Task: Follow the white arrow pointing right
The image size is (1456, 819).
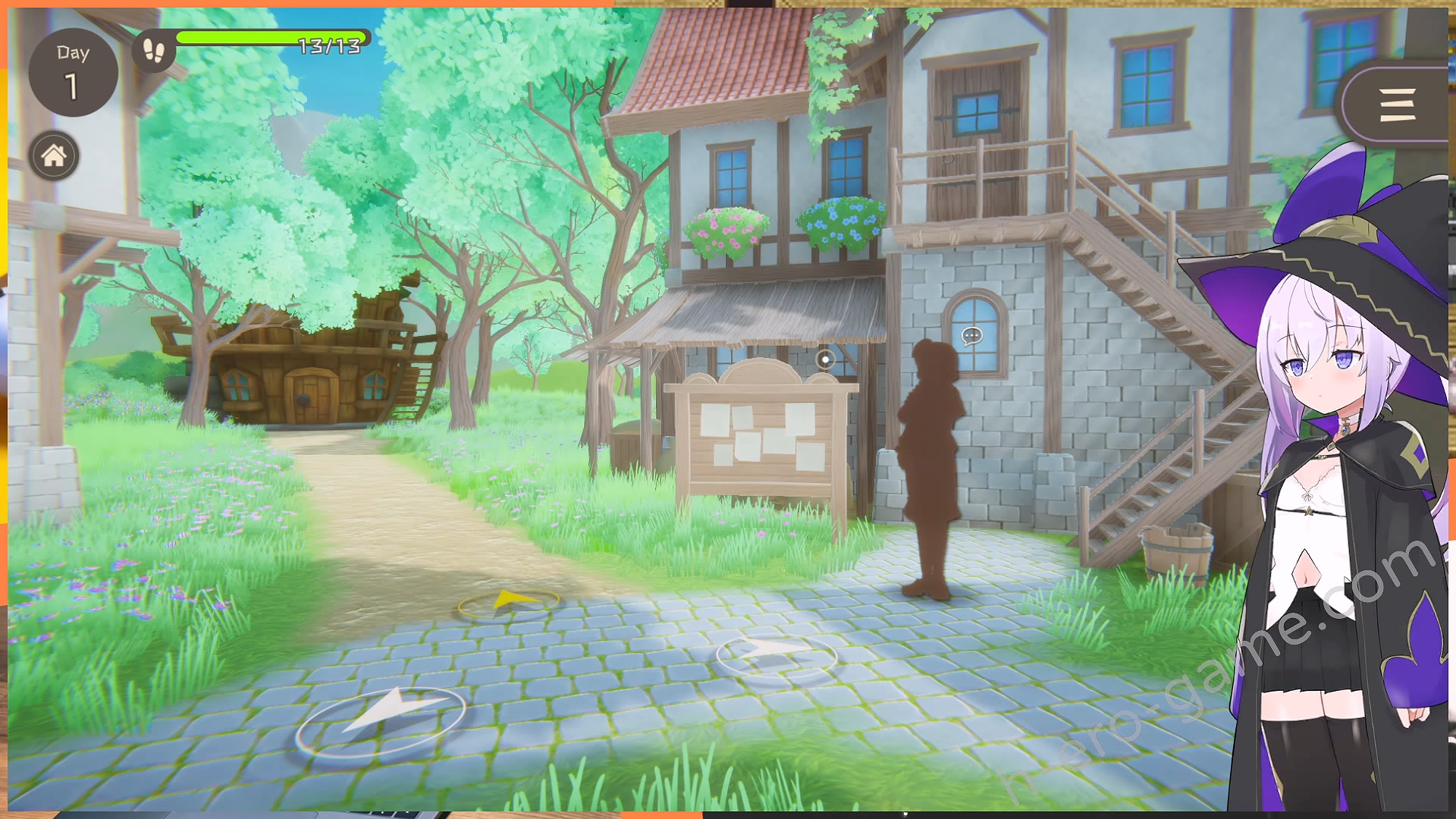Action: pyautogui.click(x=776, y=654)
